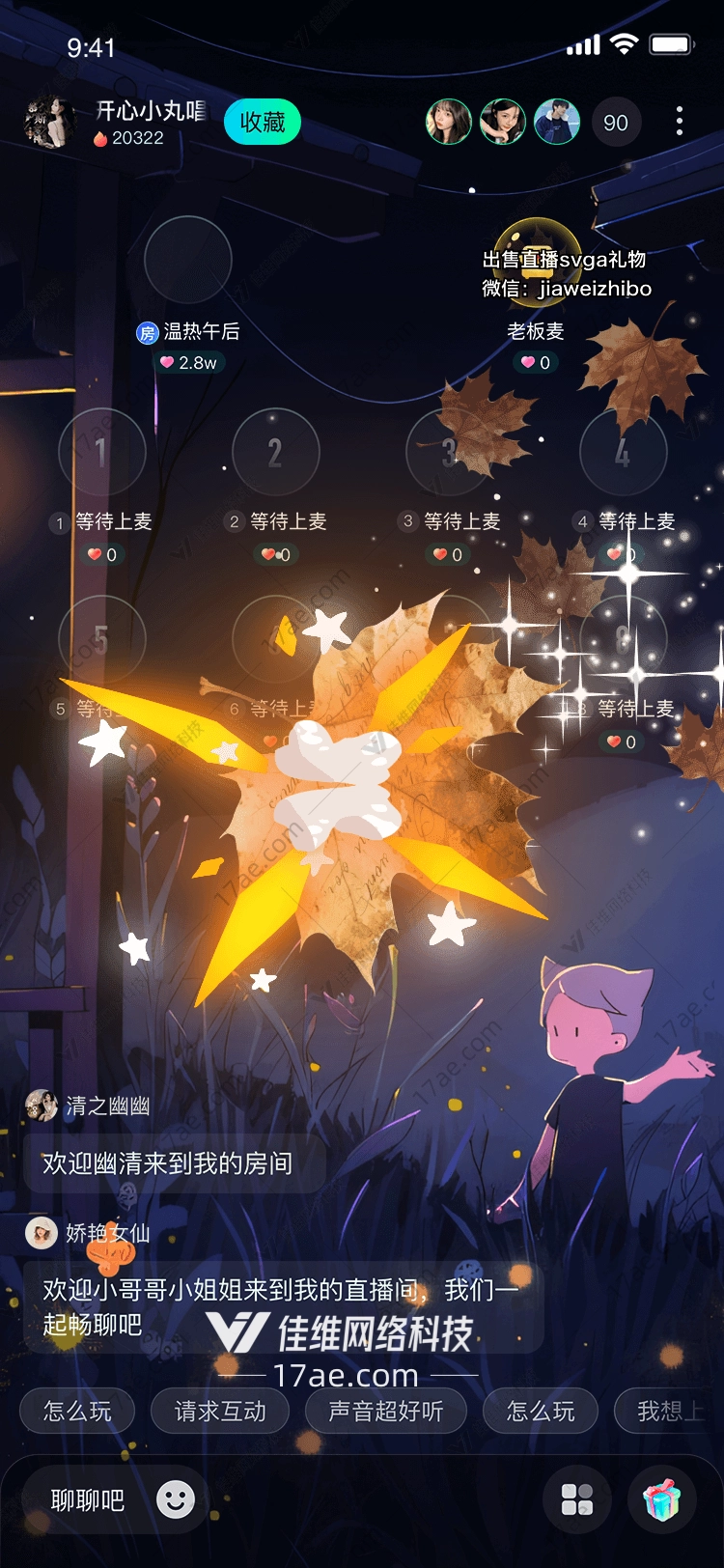The height and width of the screenshot is (1568, 724).
Task: Open the three-dot more options menu
Action: pos(680,122)
